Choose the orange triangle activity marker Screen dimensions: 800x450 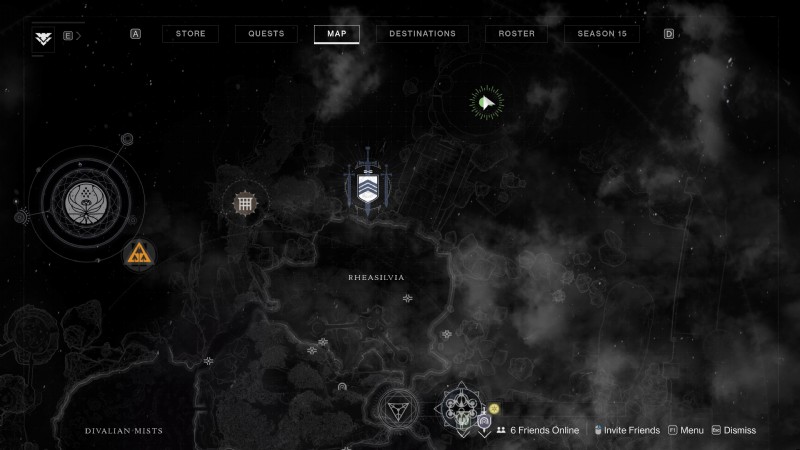139,255
